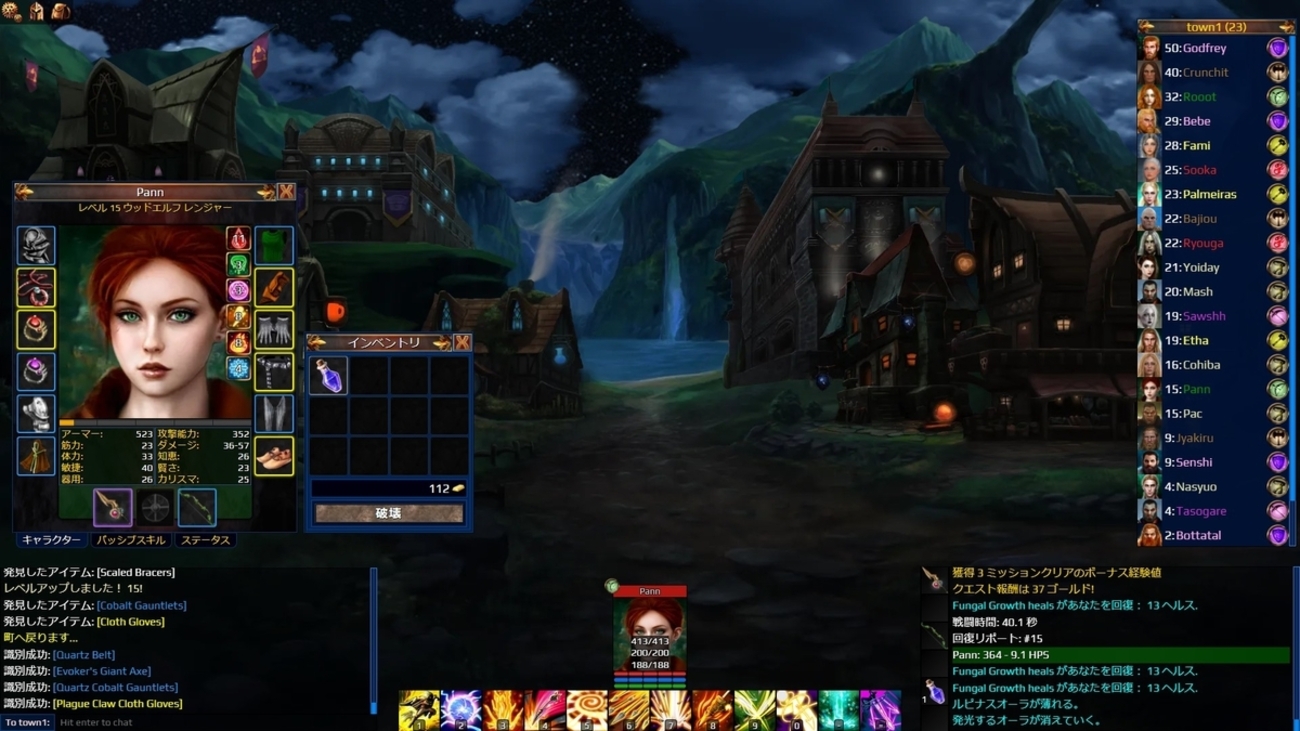The image size is (1300, 731).
Task: Open the backpack inventory icon
Action: coord(60,11)
